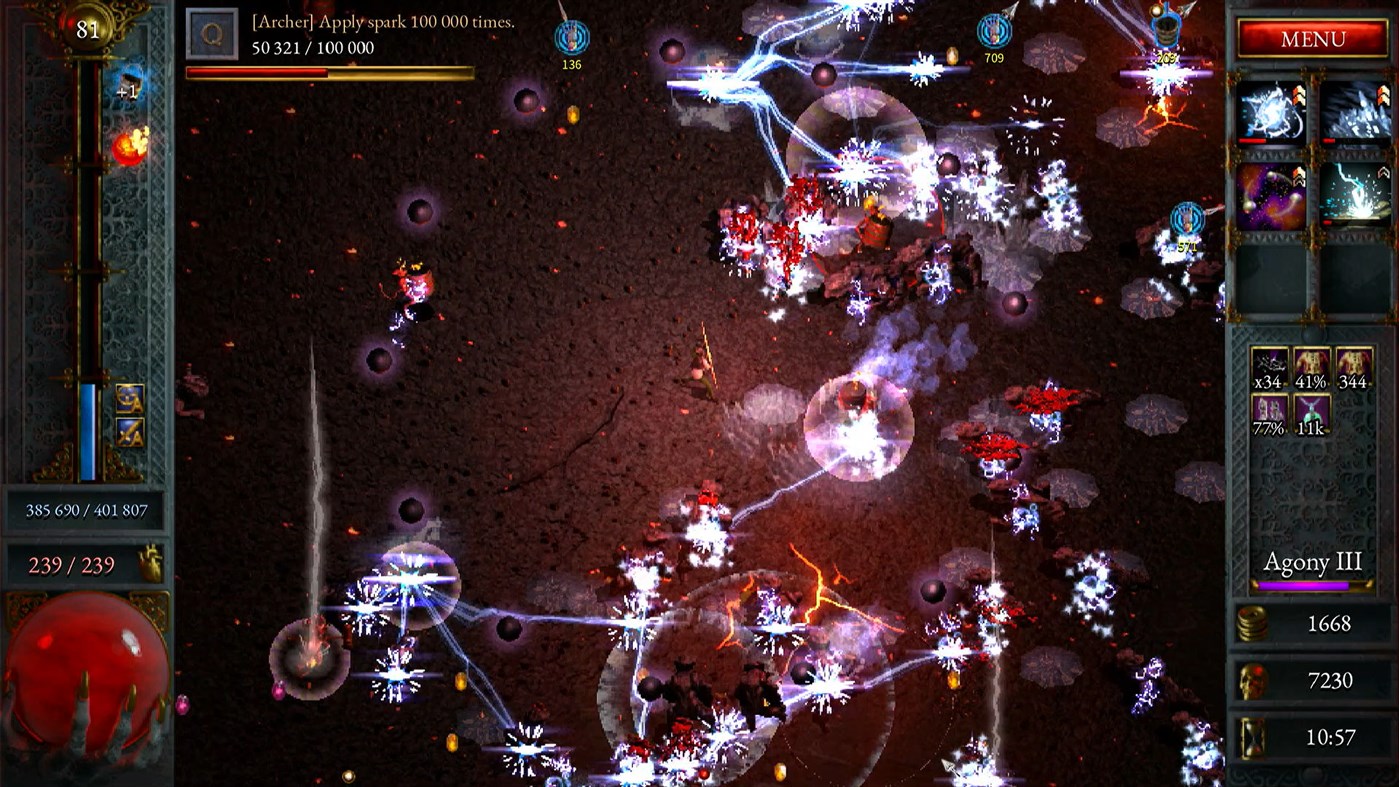The image size is (1399, 787).
Task: Expand the upgrade chevrons on Spark ability
Action: tap(1299, 95)
